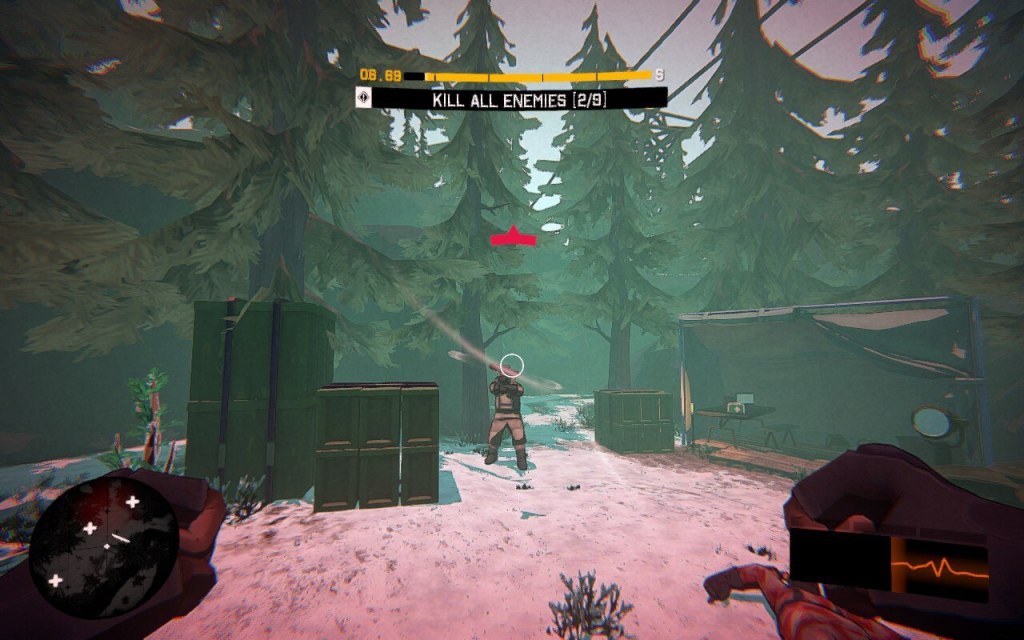Click the objective icon beside Kill All Enemies
1024x640 pixels.
click(364, 98)
